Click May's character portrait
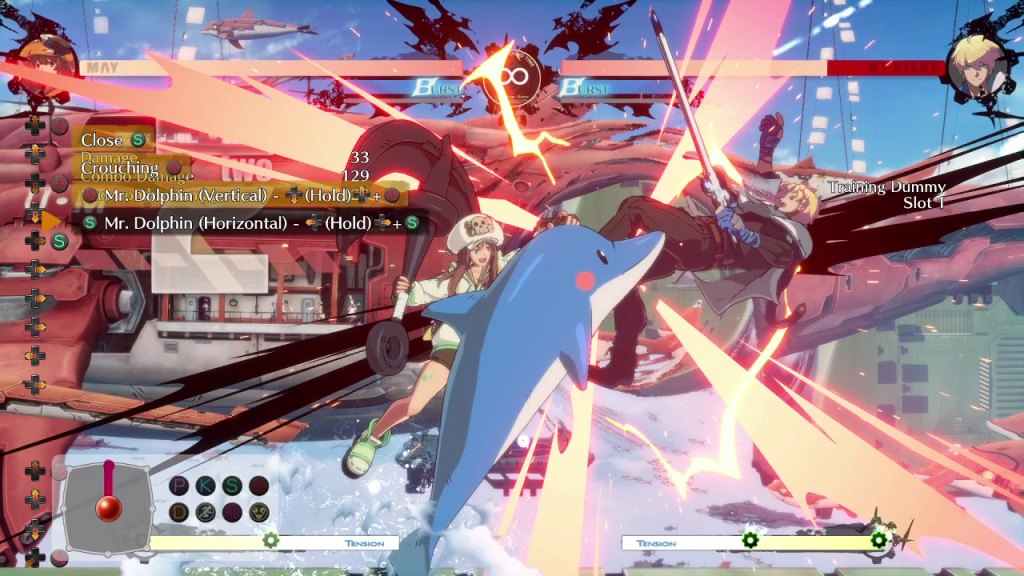 [47, 66]
